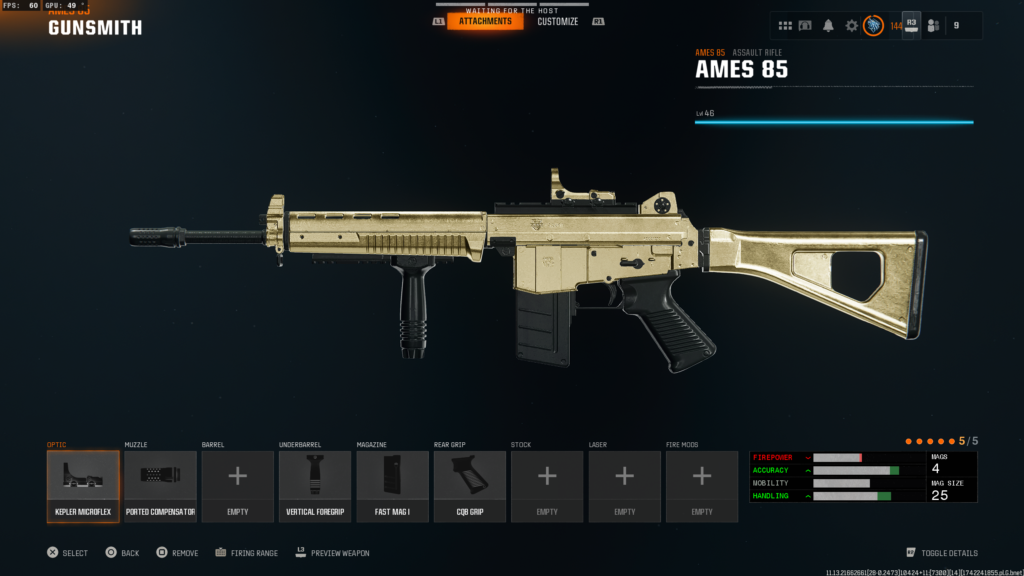Pick the Fast Mag I magazine slot
This screenshot has width=1024, height=576.
pyautogui.click(x=392, y=486)
